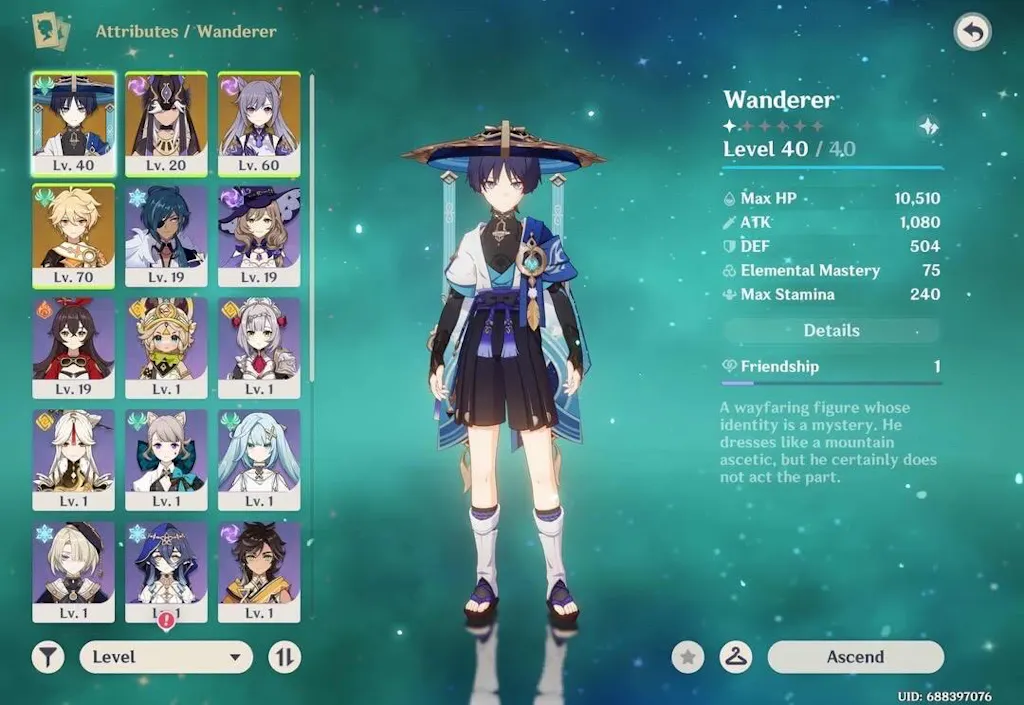Viewport: 1024px width, 705px height.
Task: Choose Cyno at Lv. 20
Action: 166,124
